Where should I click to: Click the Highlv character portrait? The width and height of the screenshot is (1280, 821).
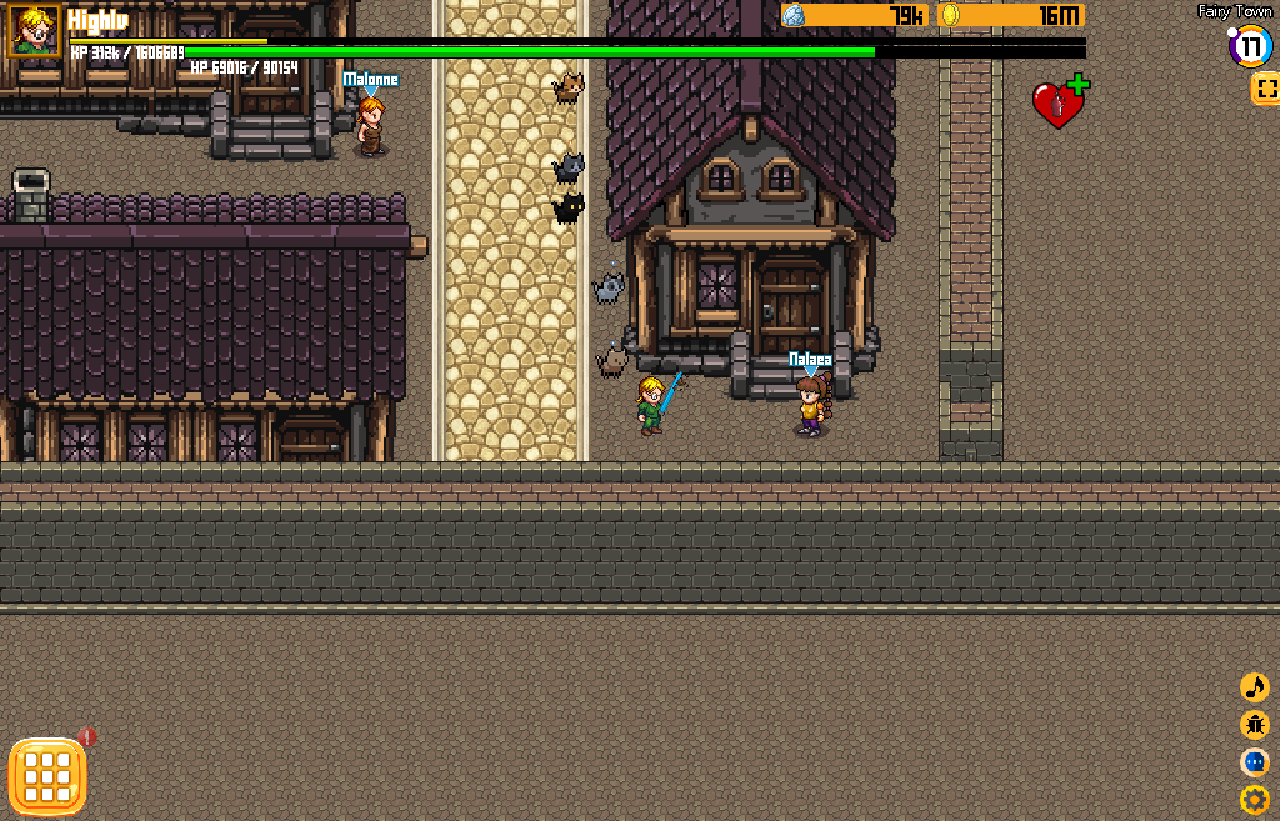tap(33, 31)
